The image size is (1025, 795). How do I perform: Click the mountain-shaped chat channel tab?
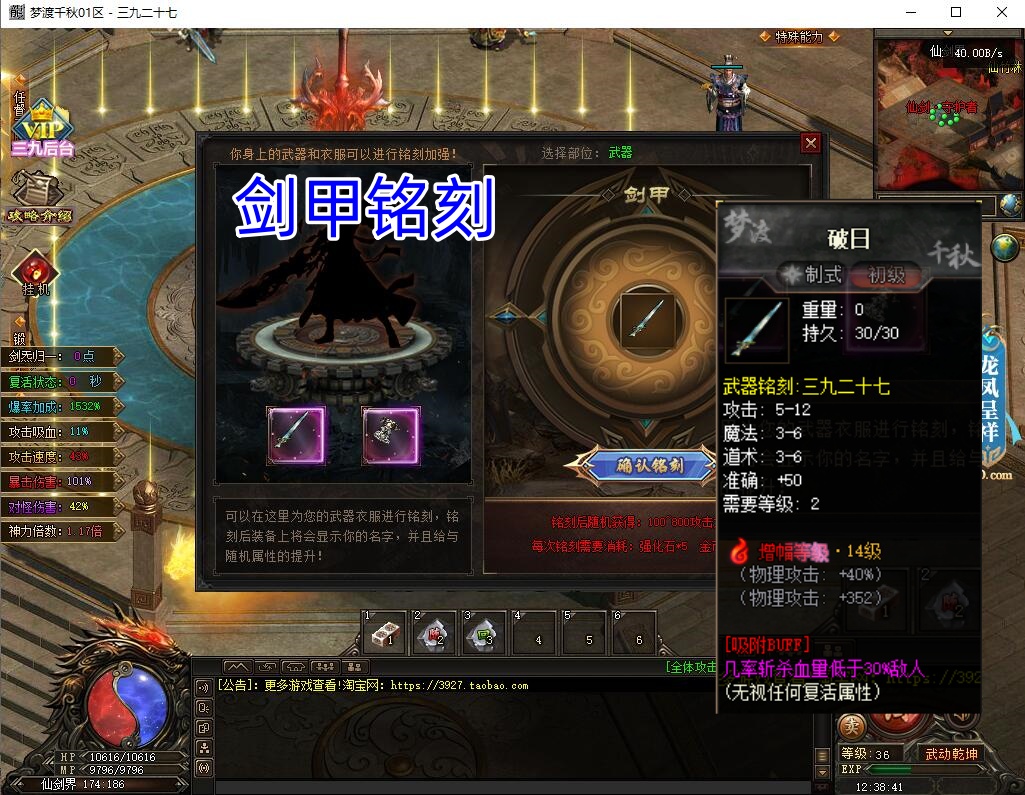click(236, 667)
